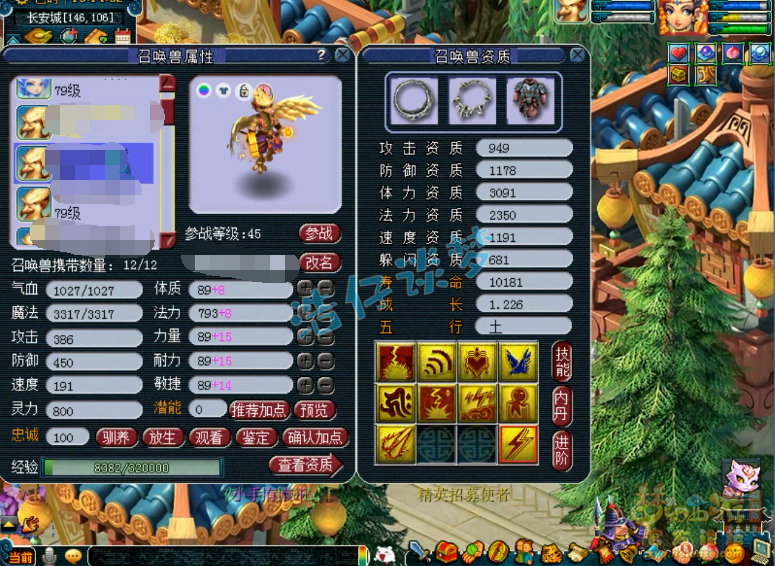Click the 参战 battle button

(319, 233)
